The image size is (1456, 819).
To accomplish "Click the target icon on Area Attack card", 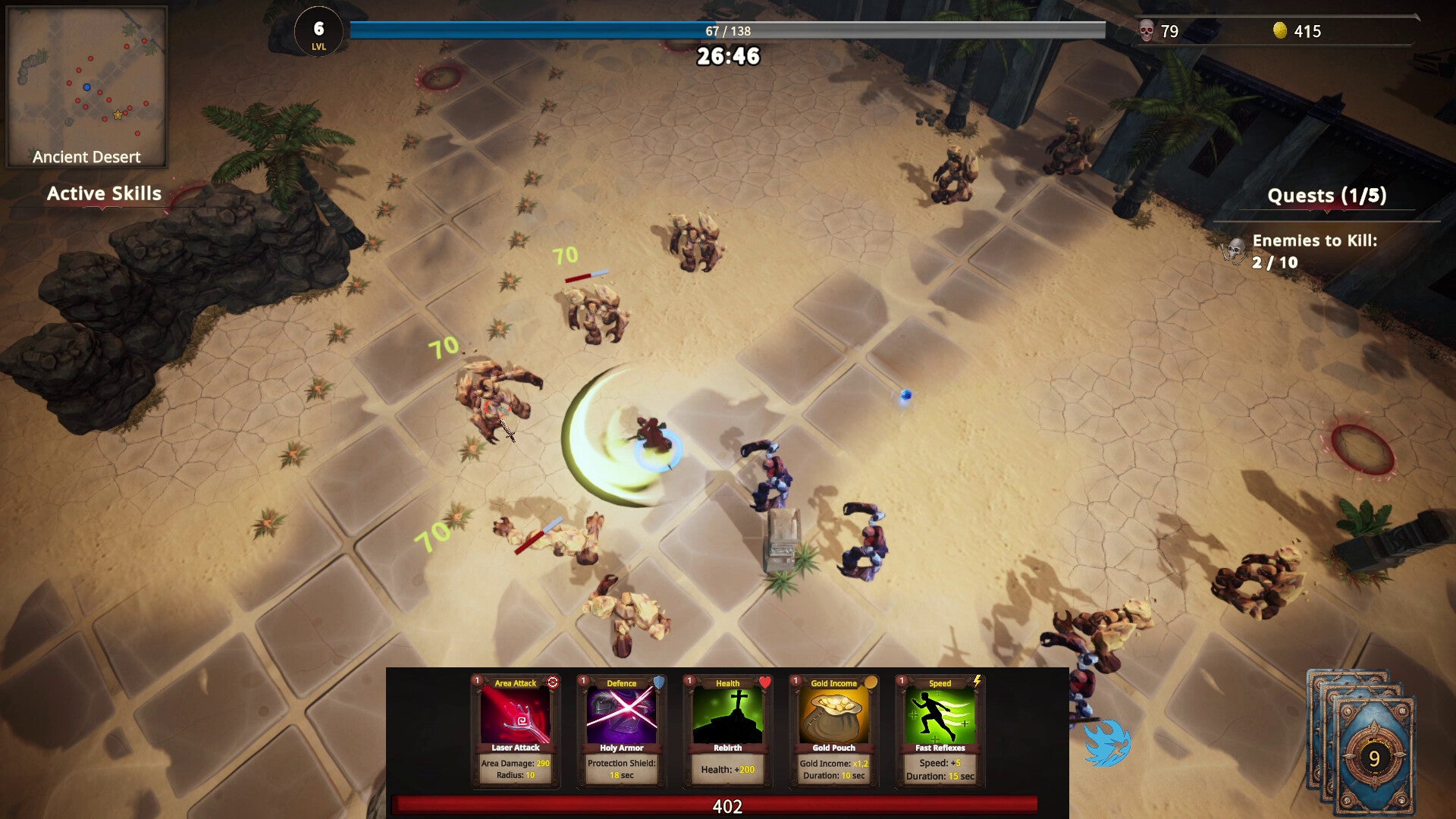I will click(x=552, y=682).
